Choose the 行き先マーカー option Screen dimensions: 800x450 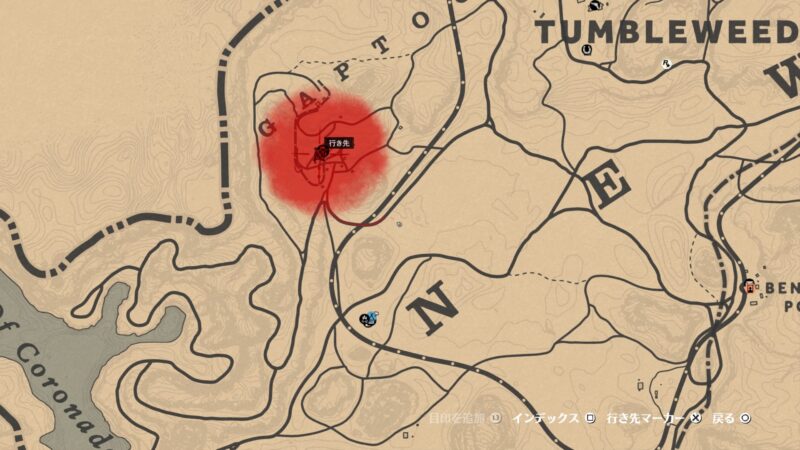(647, 417)
